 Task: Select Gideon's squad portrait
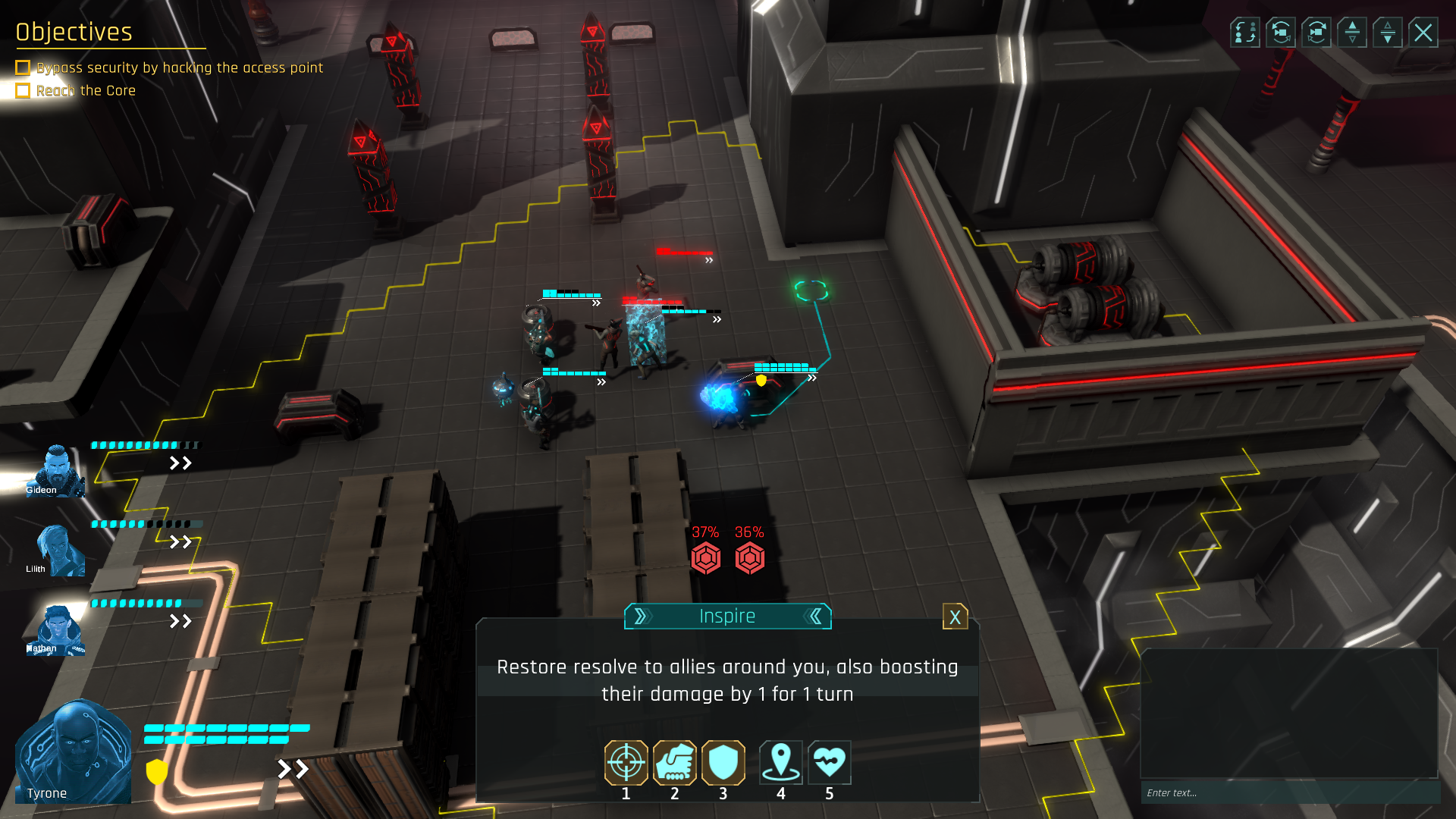pyautogui.click(x=55, y=471)
